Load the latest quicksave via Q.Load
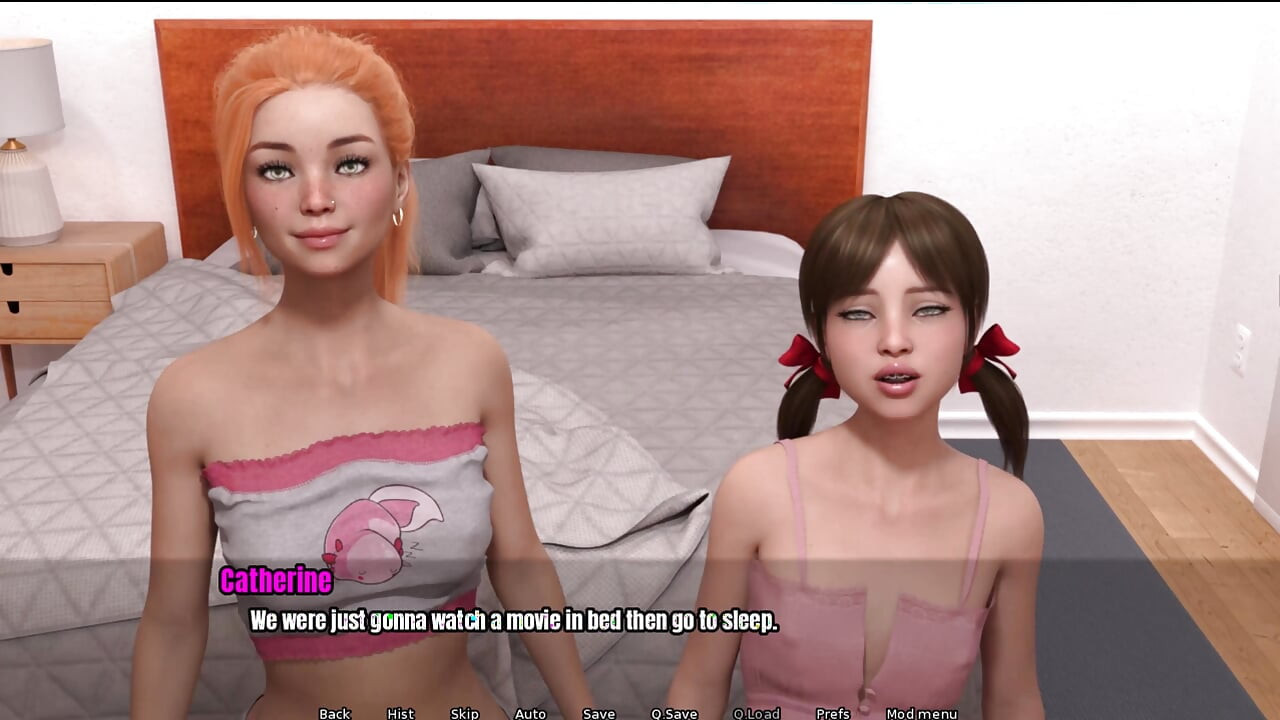Viewport: 1280px width, 720px height. pos(758,713)
